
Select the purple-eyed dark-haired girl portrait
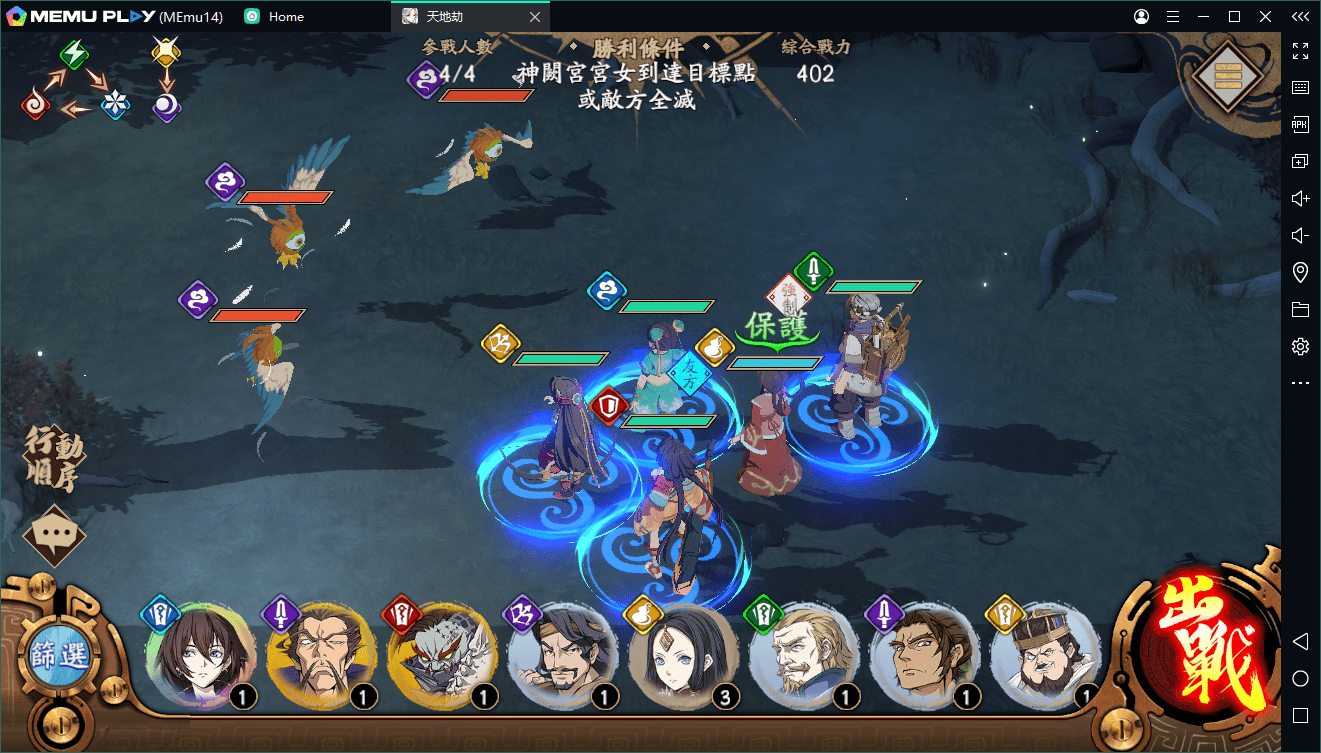[200, 656]
